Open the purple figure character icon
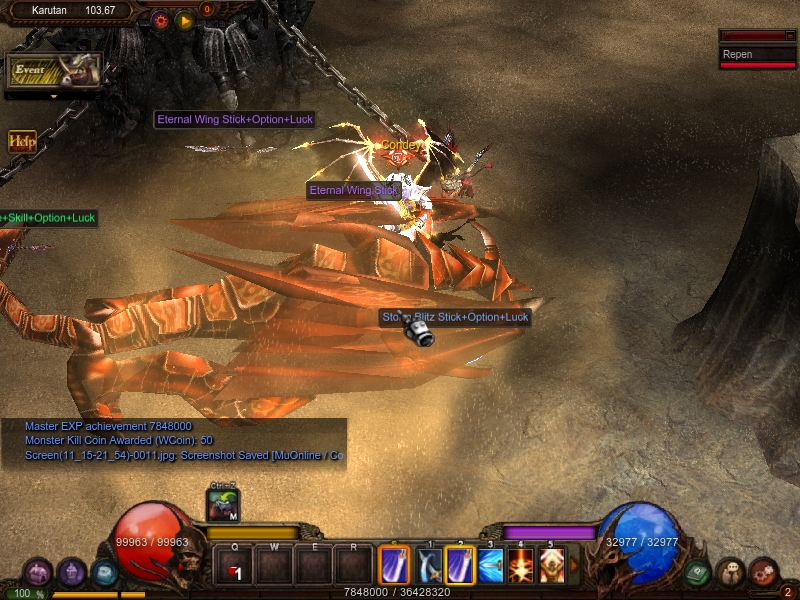800x600 pixels. (71, 573)
